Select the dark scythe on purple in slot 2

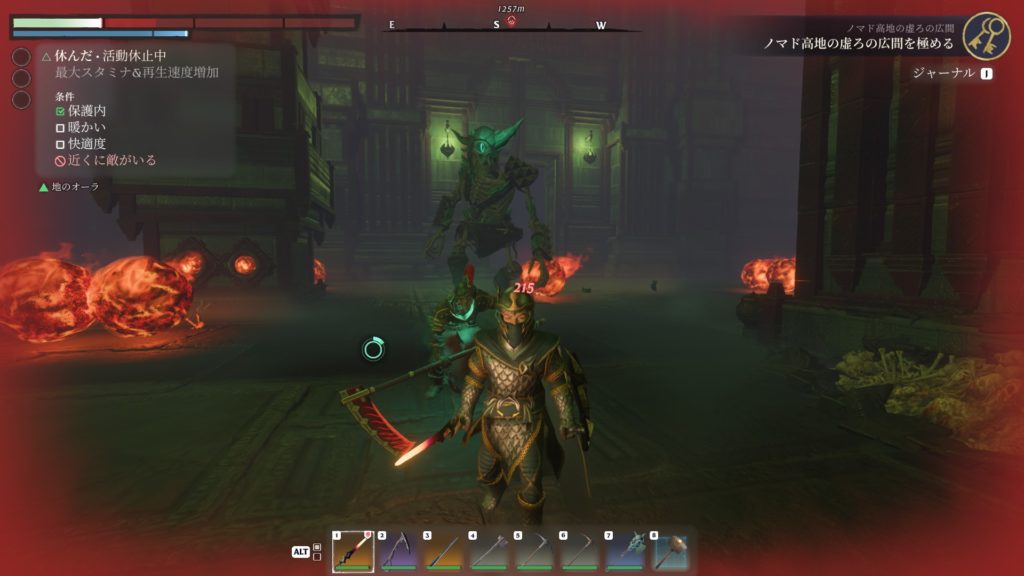click(398, 551)
